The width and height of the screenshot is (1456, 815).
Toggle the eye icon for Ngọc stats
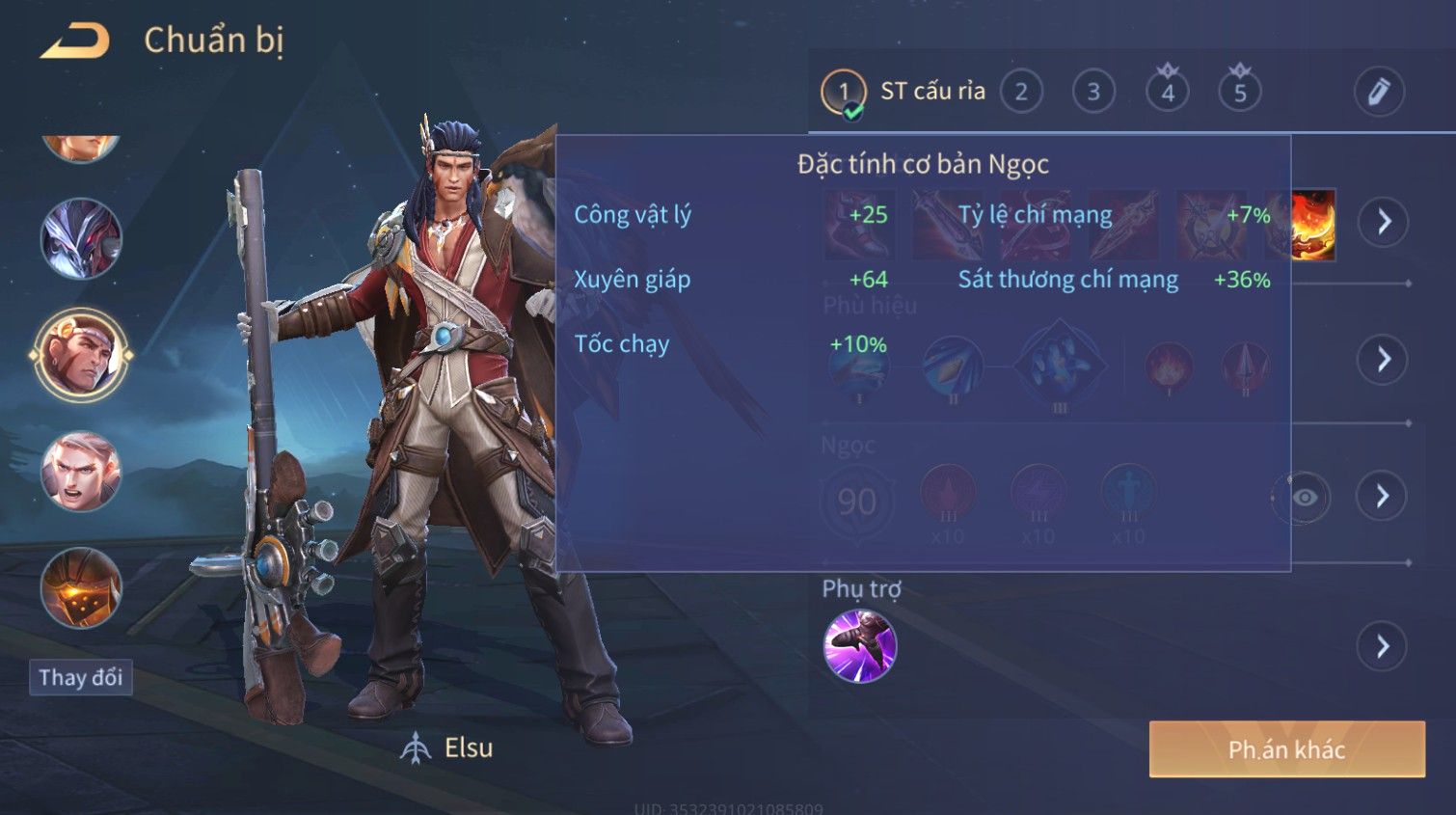tap(1304, 497)
